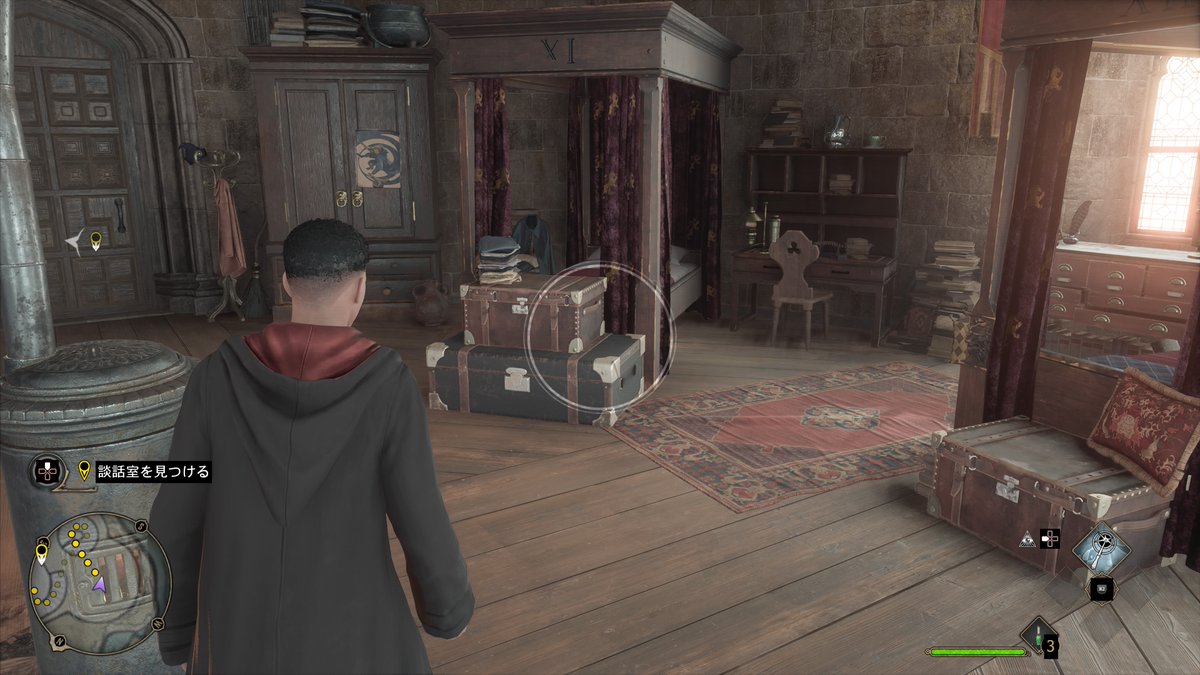
Task: Select the 談話室を見つける quest objective
Action: (154, 472)
